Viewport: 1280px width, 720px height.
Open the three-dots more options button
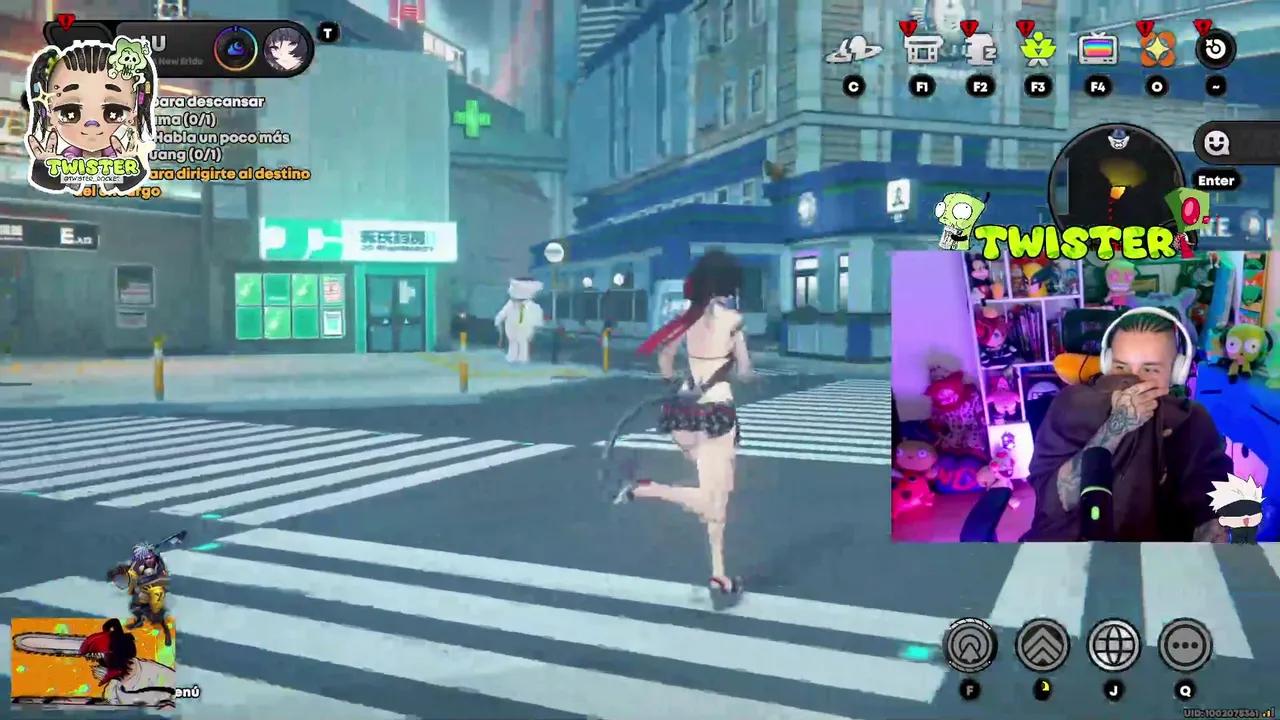point(1186,646)
